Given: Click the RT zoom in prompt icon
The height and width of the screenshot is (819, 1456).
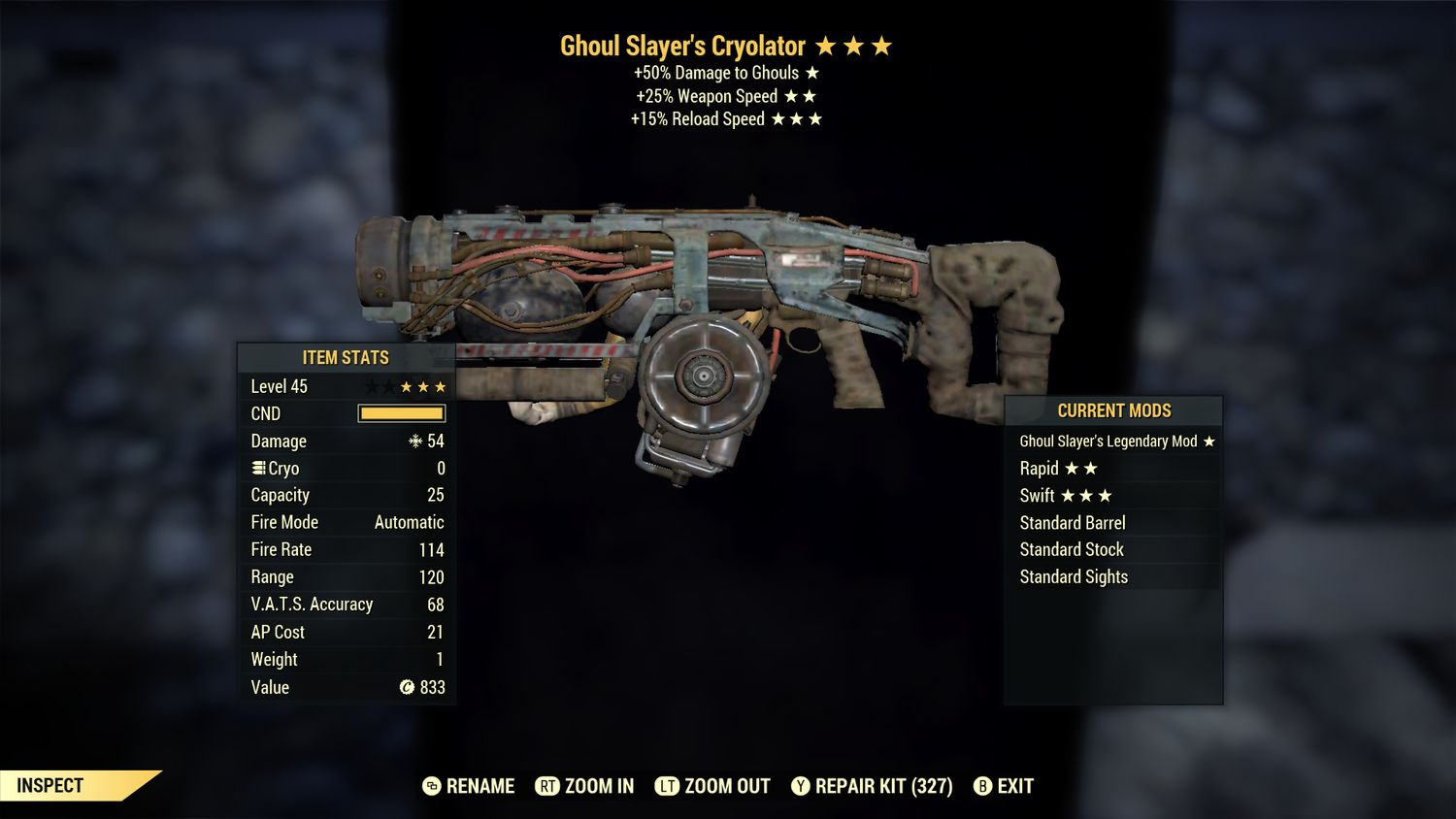Looking at the screenshot, I should pos(549,786).
